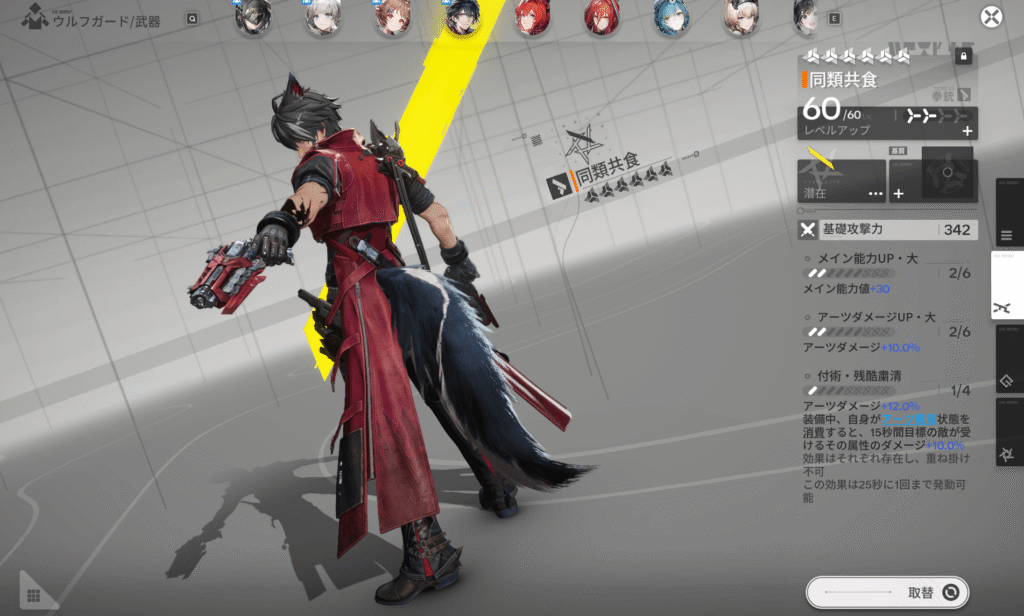Switch to the list-lines side tab

(1007, 236)
